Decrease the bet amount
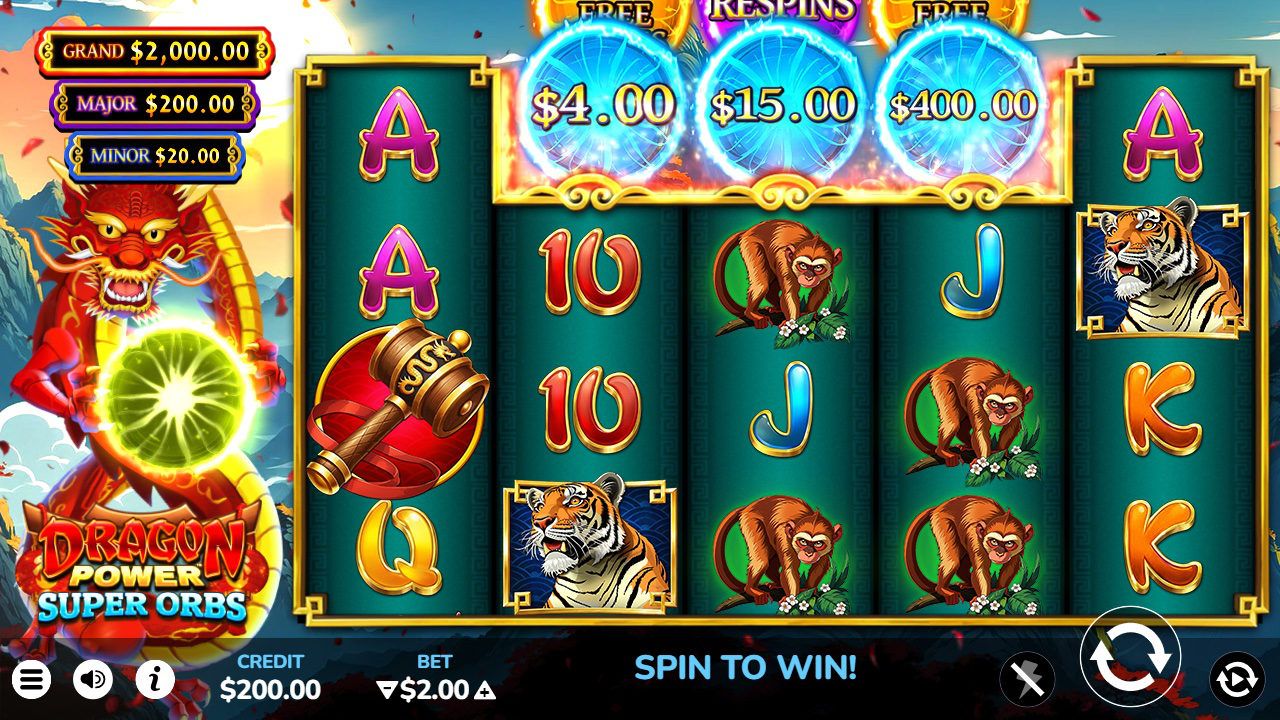The image size is (1280, 720). [x=386, y=690]
